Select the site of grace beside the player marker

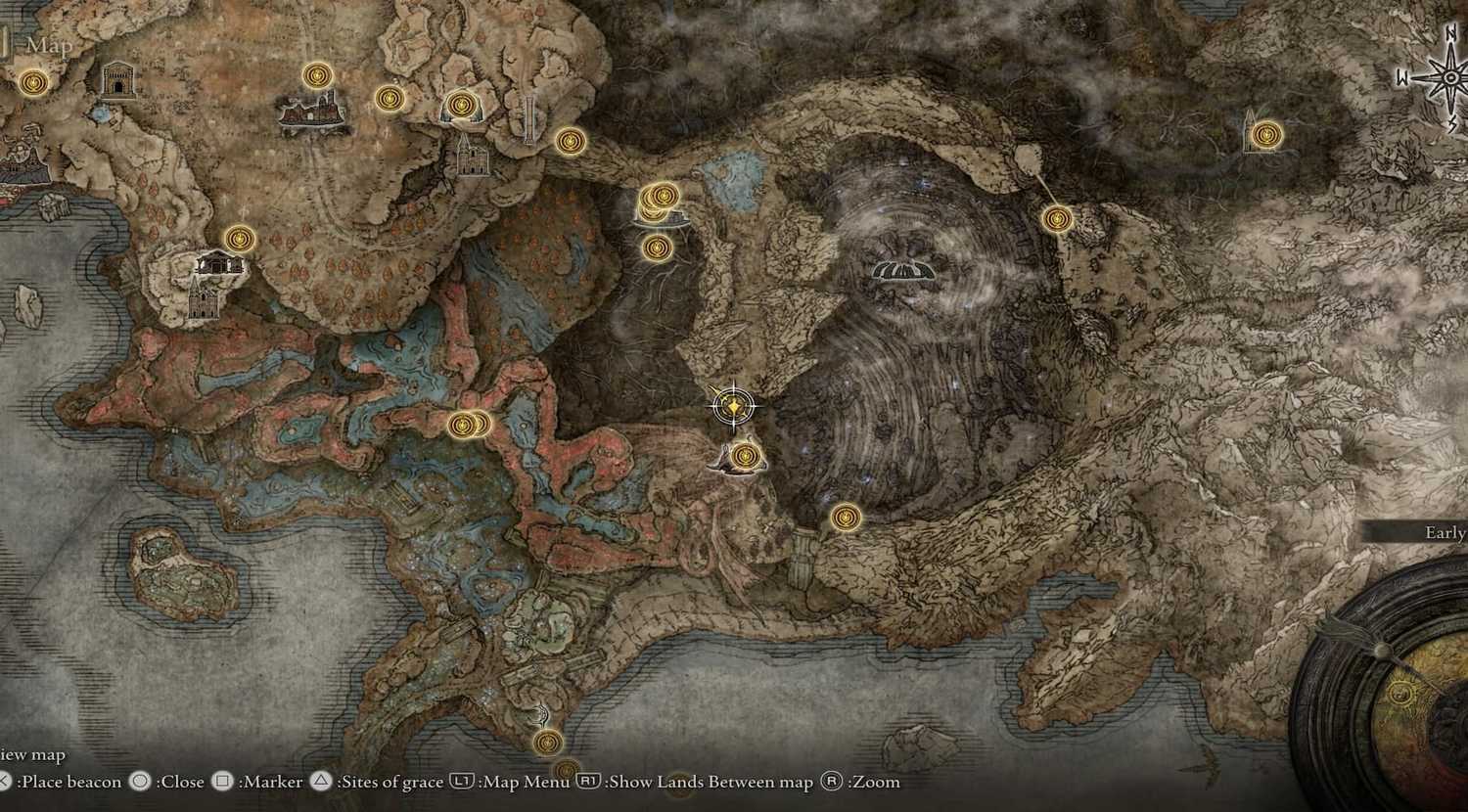744,455
